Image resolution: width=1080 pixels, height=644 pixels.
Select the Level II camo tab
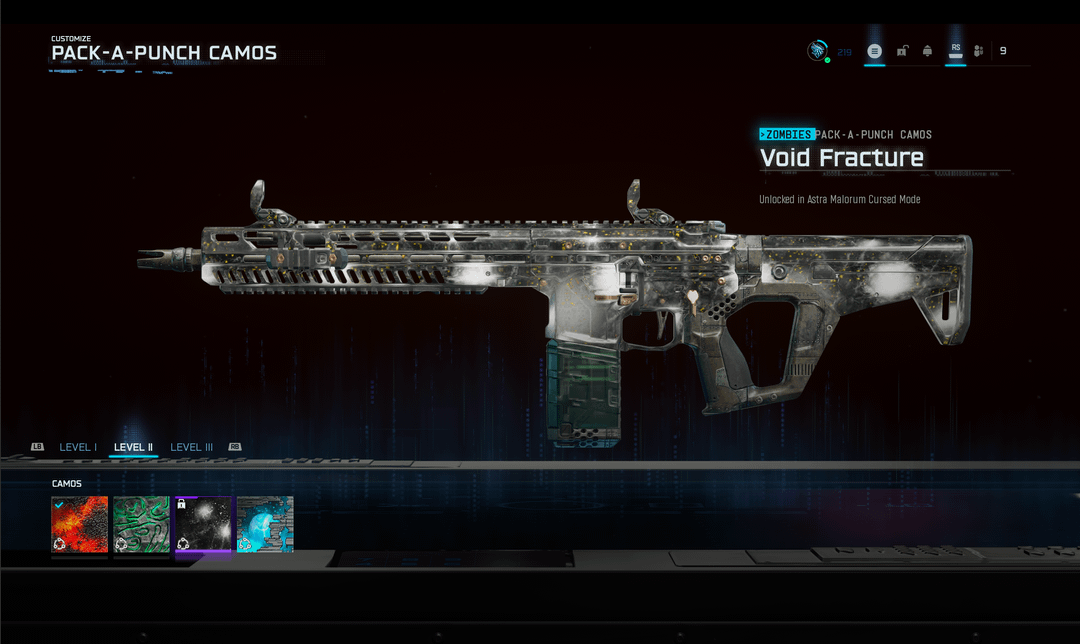pos(133,447)
